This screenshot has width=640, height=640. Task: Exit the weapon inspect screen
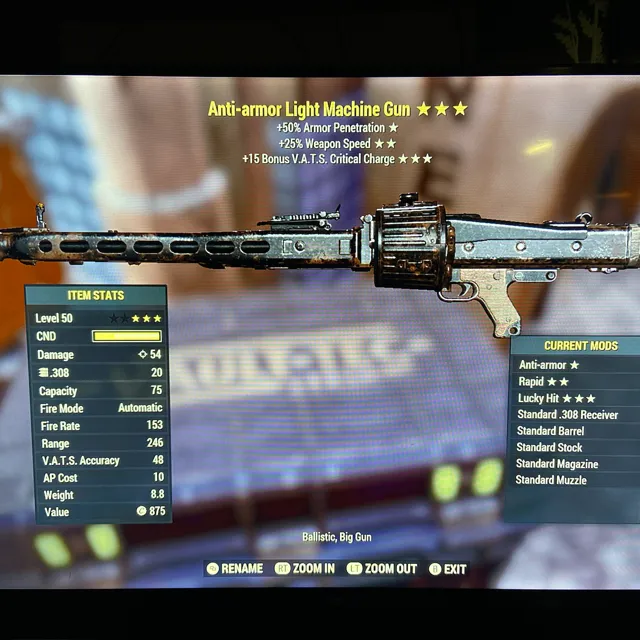(449, 569)
